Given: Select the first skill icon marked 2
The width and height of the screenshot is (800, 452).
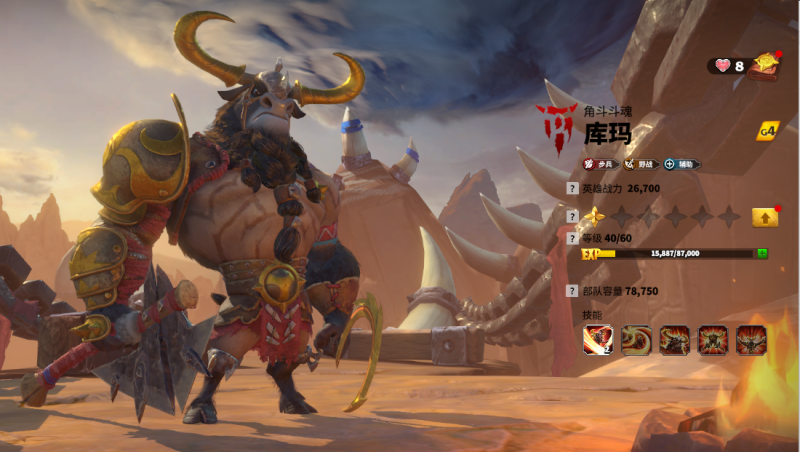Looking at the screenshot, I should coord(598,340).
